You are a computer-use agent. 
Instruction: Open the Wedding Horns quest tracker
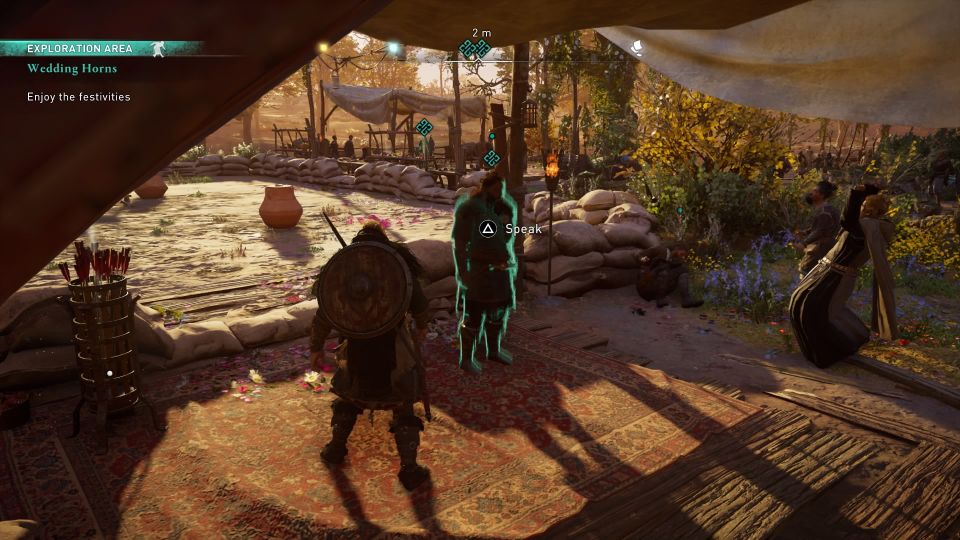72,69
